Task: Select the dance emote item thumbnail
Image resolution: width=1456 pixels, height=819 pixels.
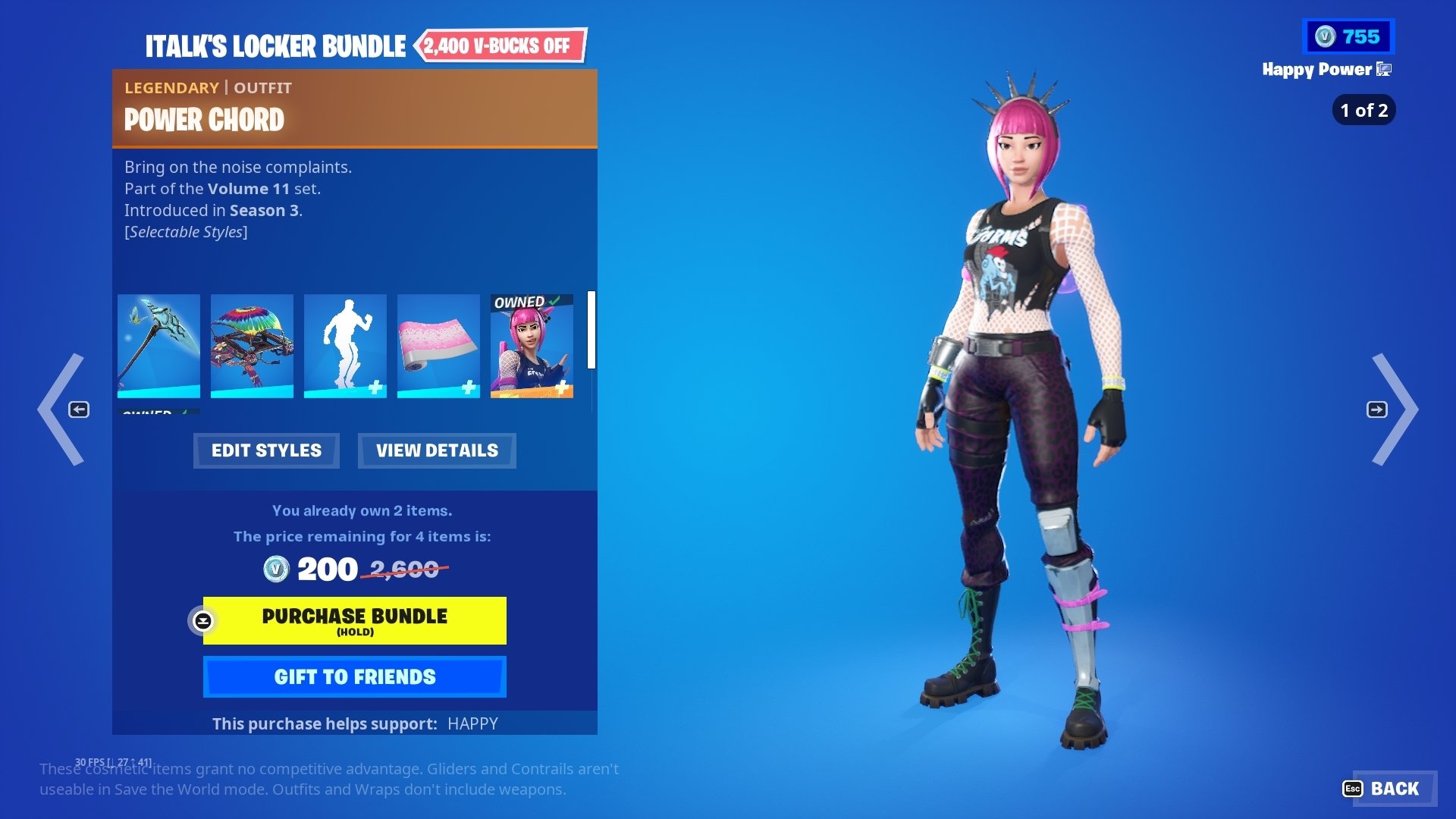Action: pos(345,345)
